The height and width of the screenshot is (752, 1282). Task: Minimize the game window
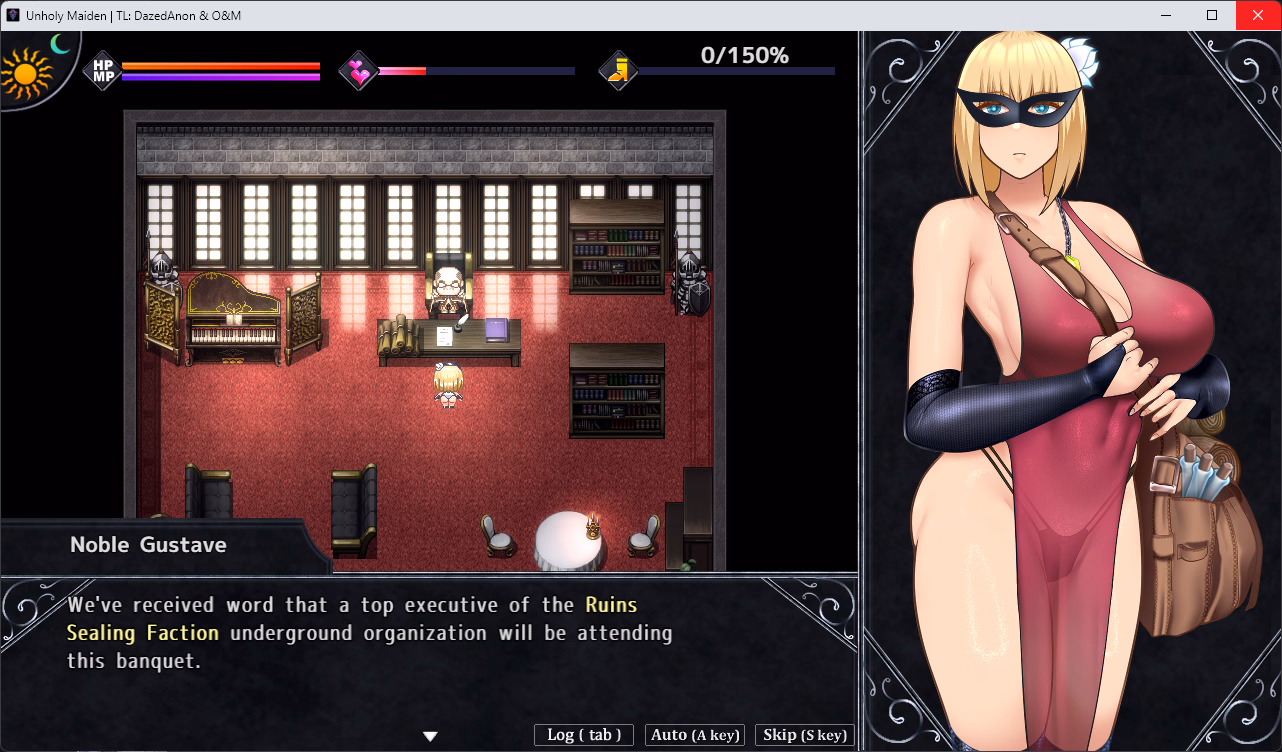pyautogui.click(x=1166, y=15)
